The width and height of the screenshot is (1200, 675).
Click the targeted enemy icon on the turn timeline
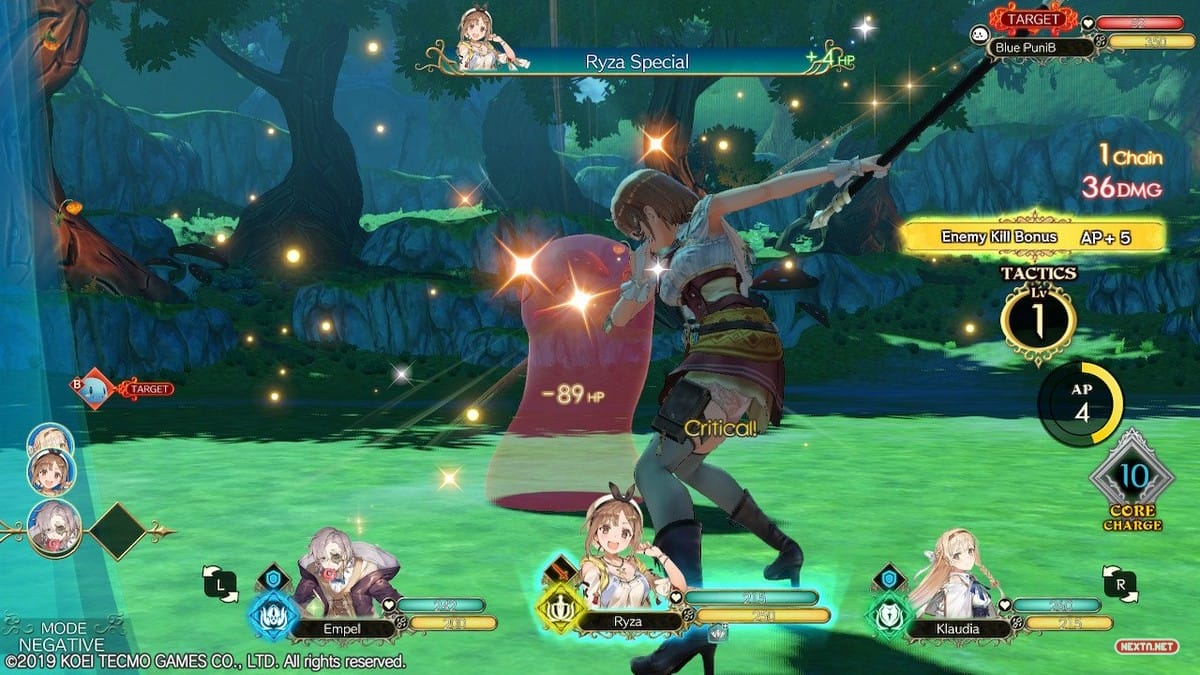tap(95, 388)
